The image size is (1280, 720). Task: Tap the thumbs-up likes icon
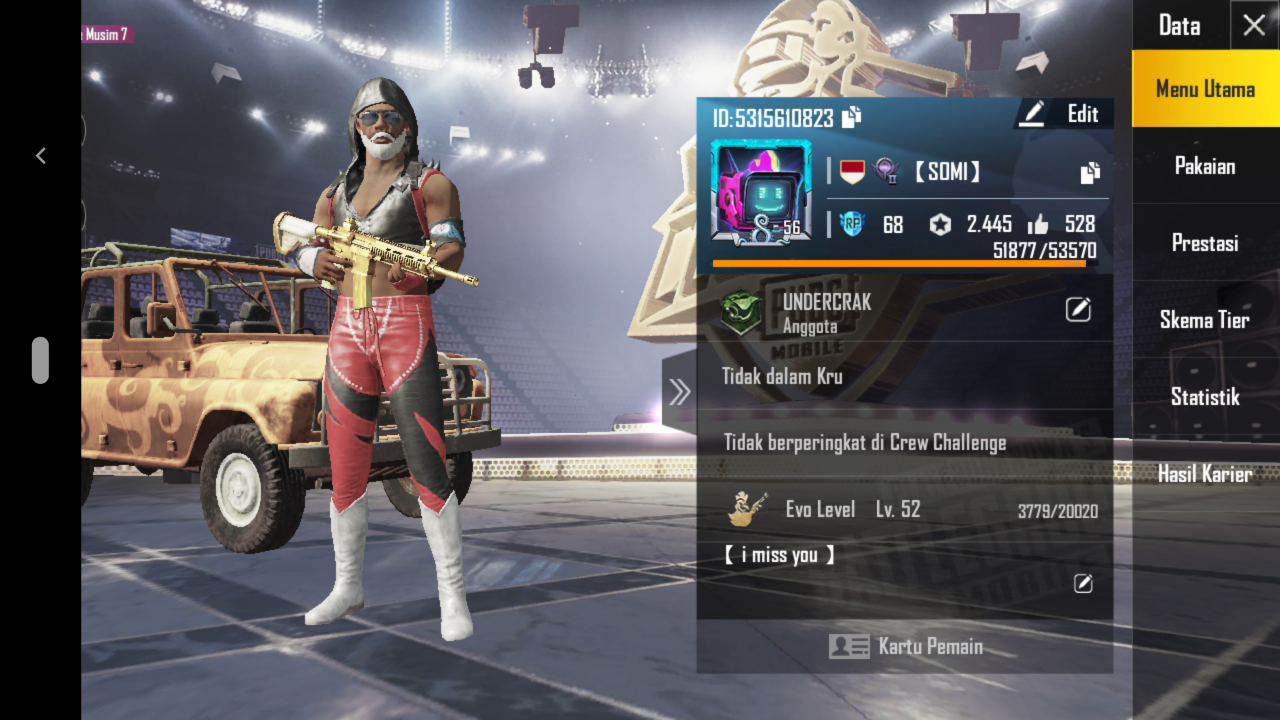tap(1037, 225)
